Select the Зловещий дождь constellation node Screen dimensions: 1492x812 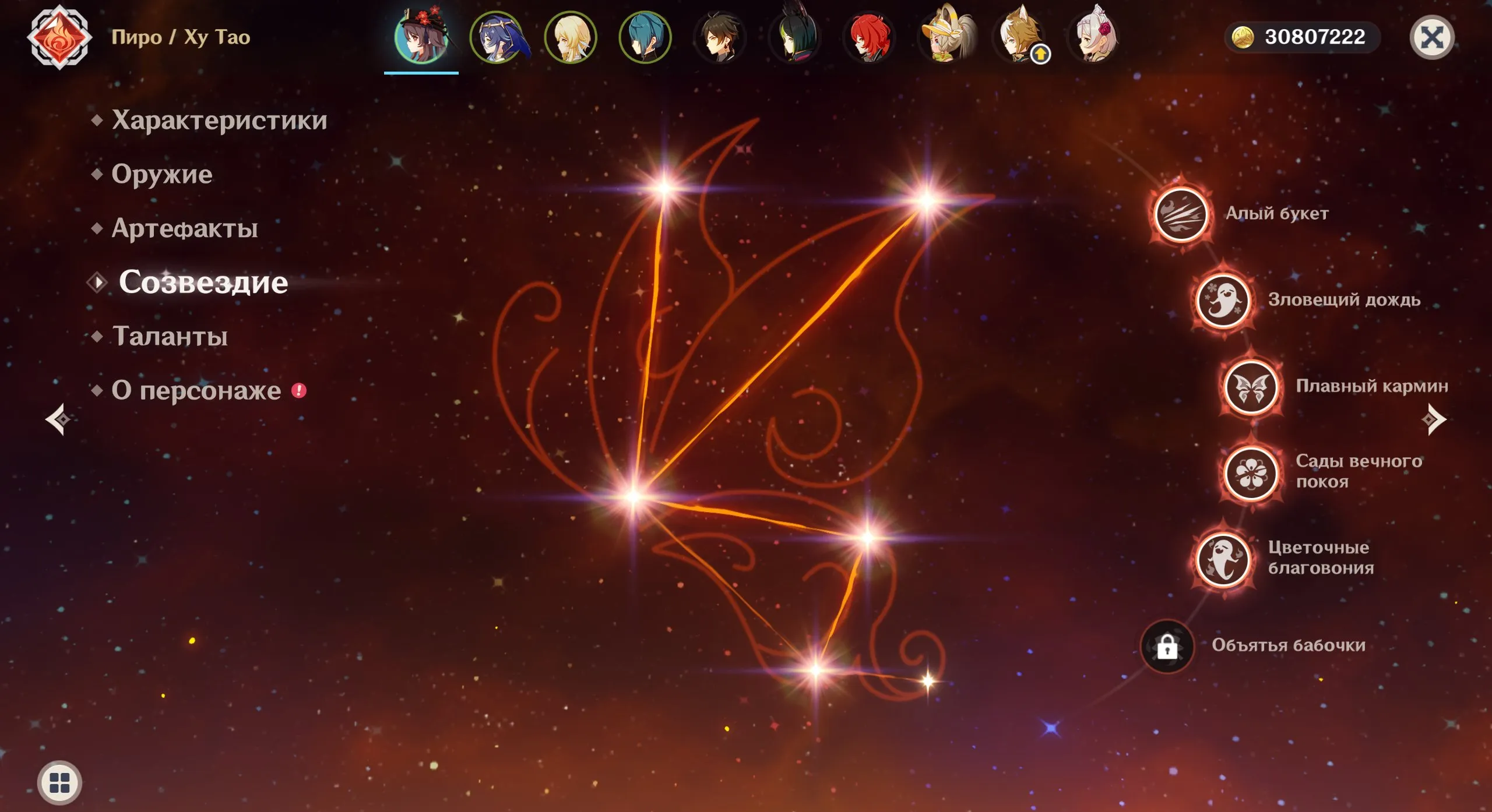tap(1223, 301)
